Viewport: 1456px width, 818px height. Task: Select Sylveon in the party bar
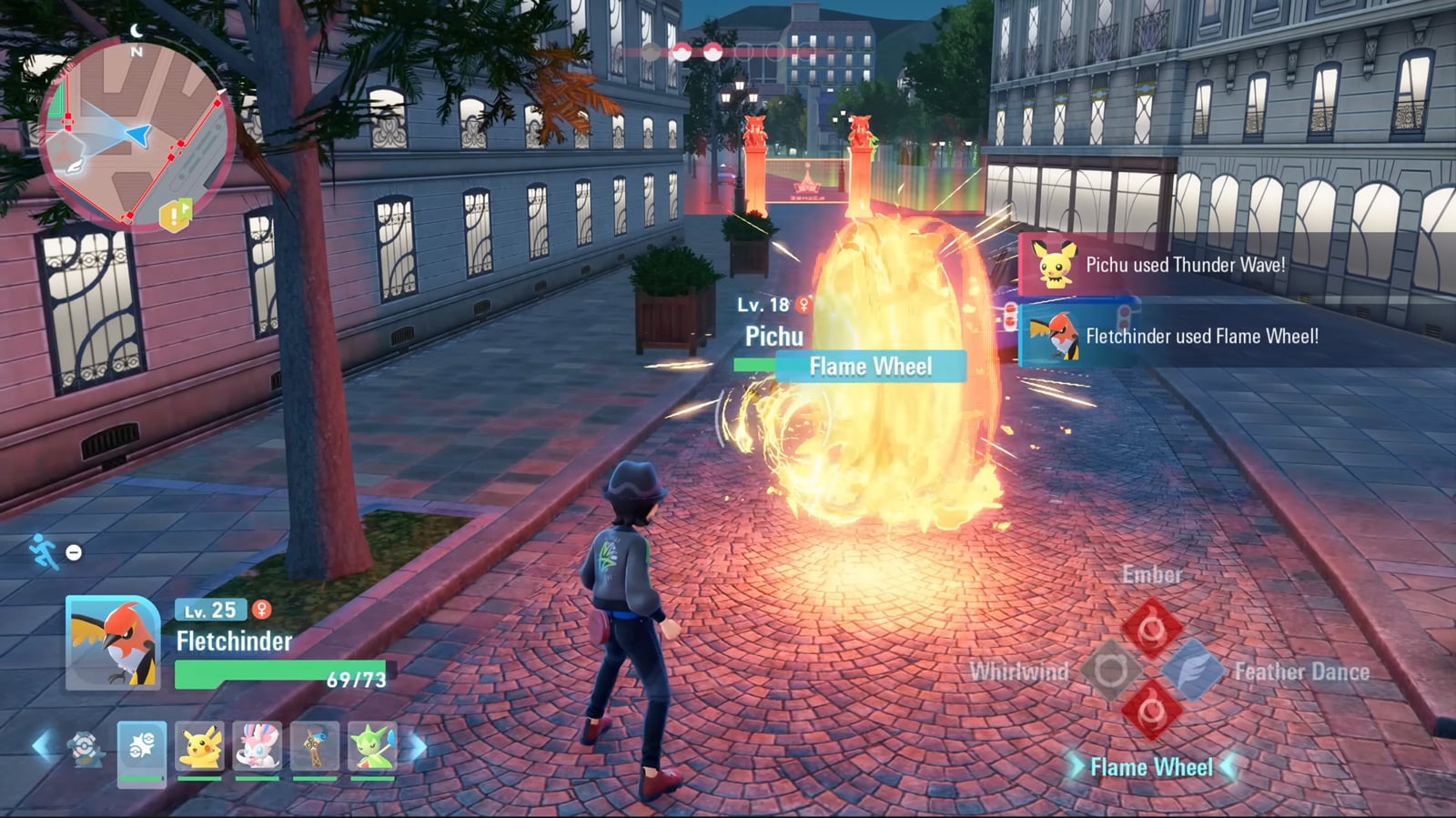tap(257, 744)
